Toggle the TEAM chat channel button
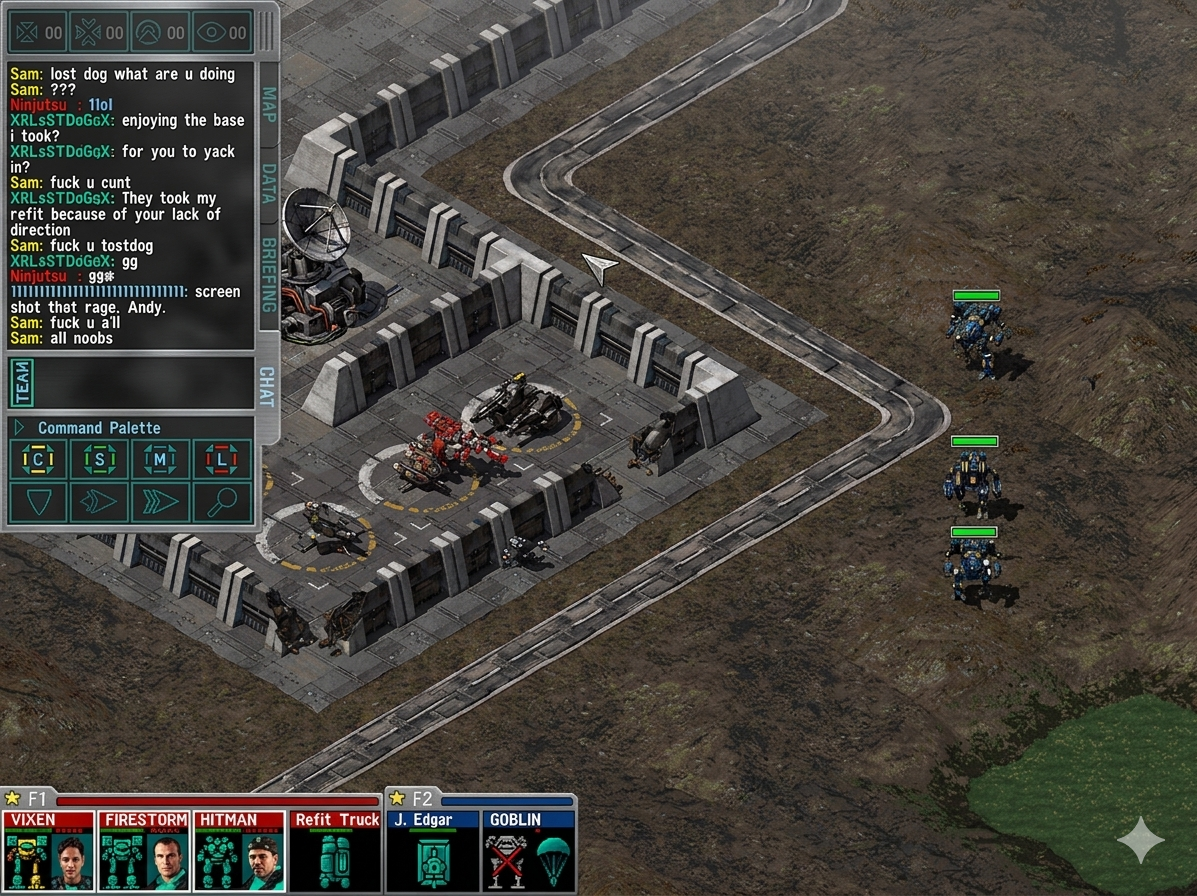The width and height of the screenshot is (1197, 896). 21,383
